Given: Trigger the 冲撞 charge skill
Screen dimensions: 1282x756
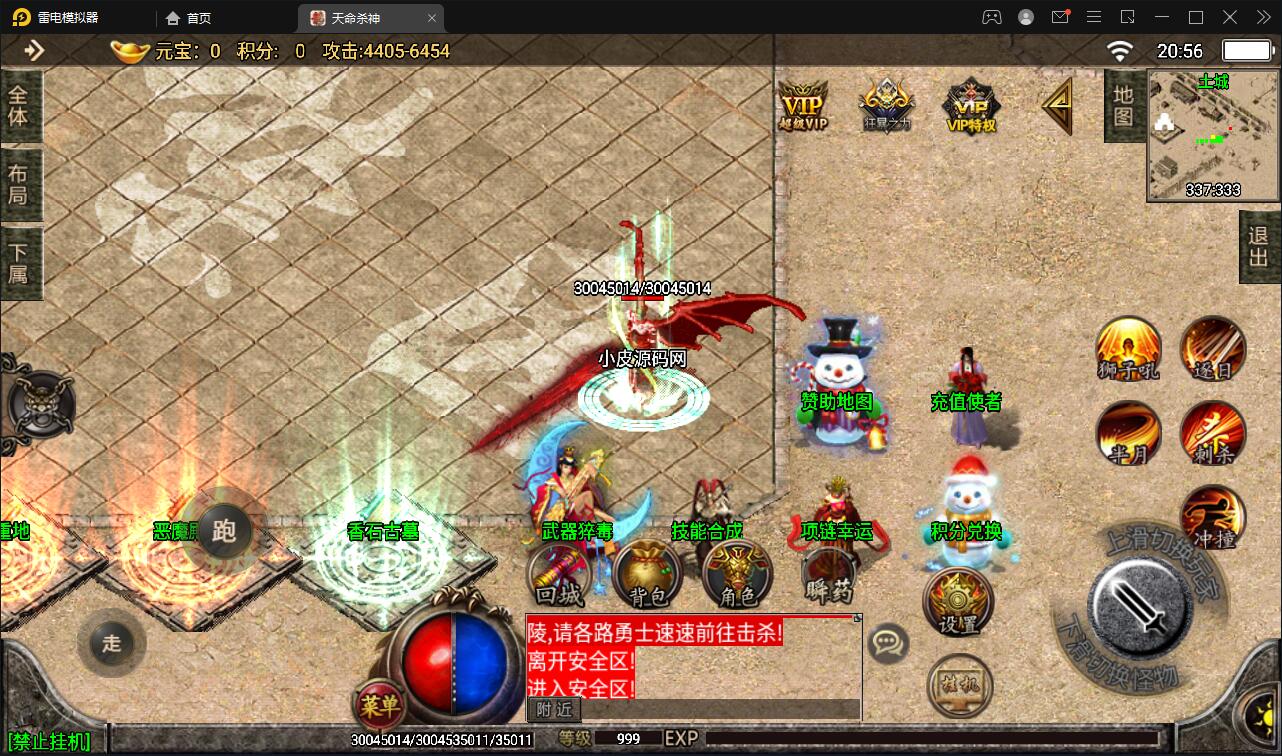Looking at the screenshot, I should tap(1212, 520).
